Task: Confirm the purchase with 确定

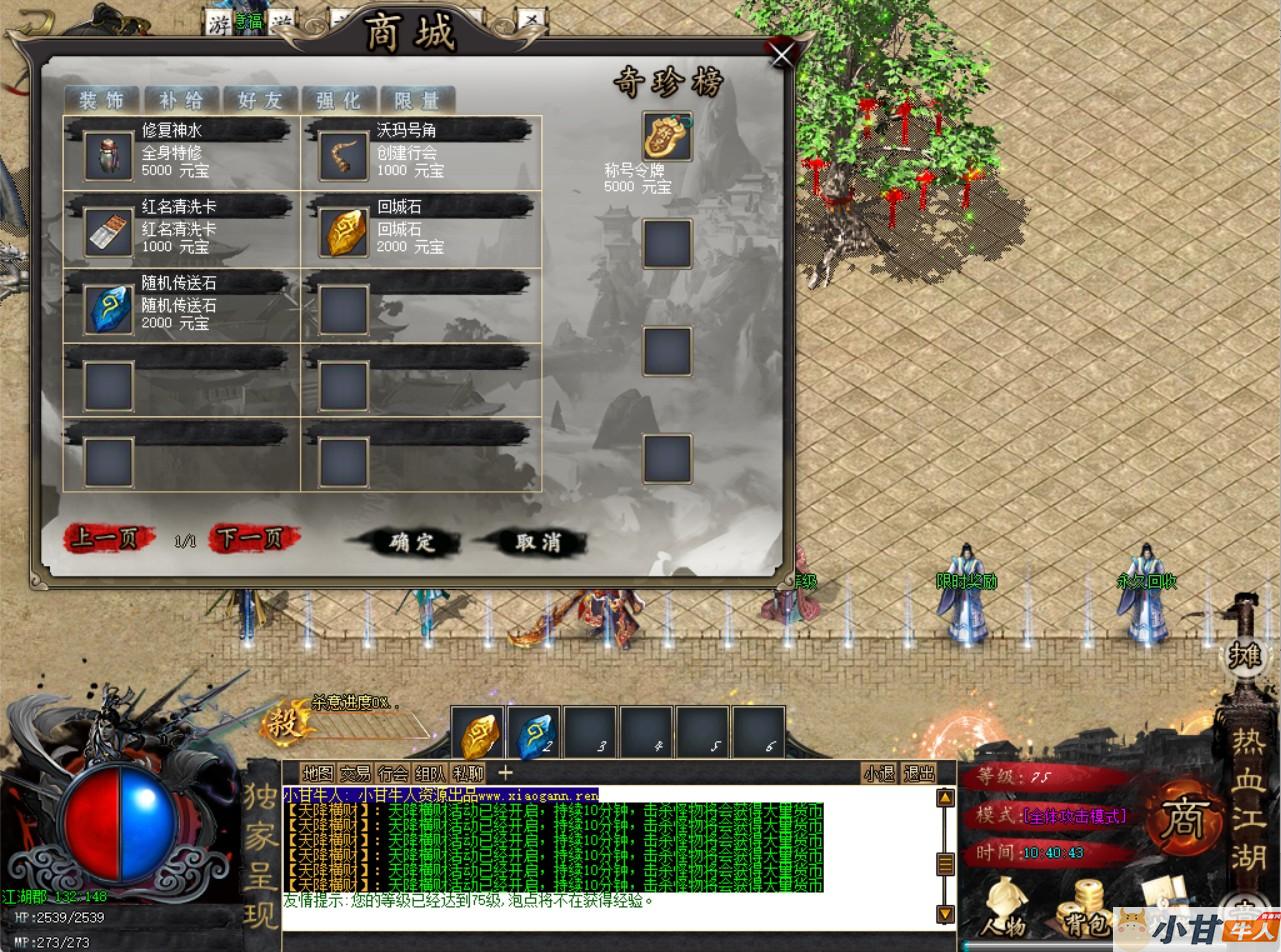Action: click(412, 542)
